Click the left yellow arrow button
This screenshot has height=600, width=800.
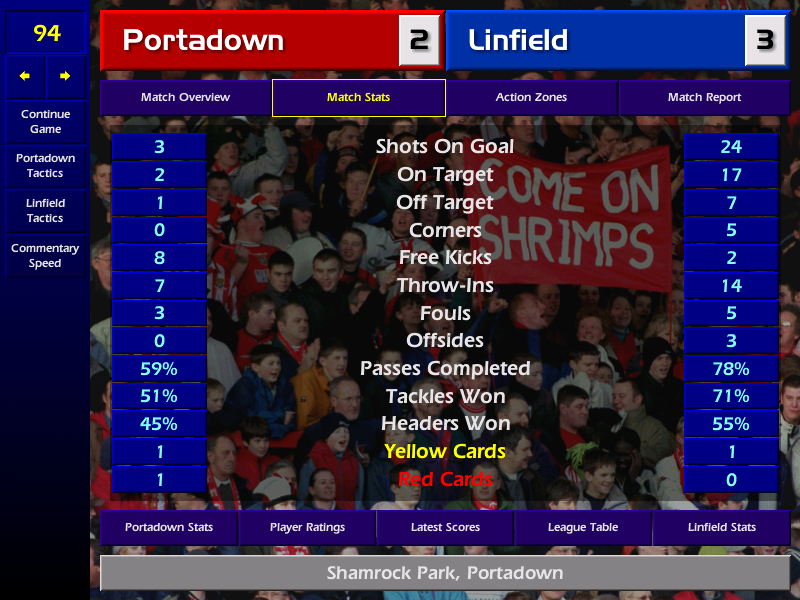tap(25, 76)
